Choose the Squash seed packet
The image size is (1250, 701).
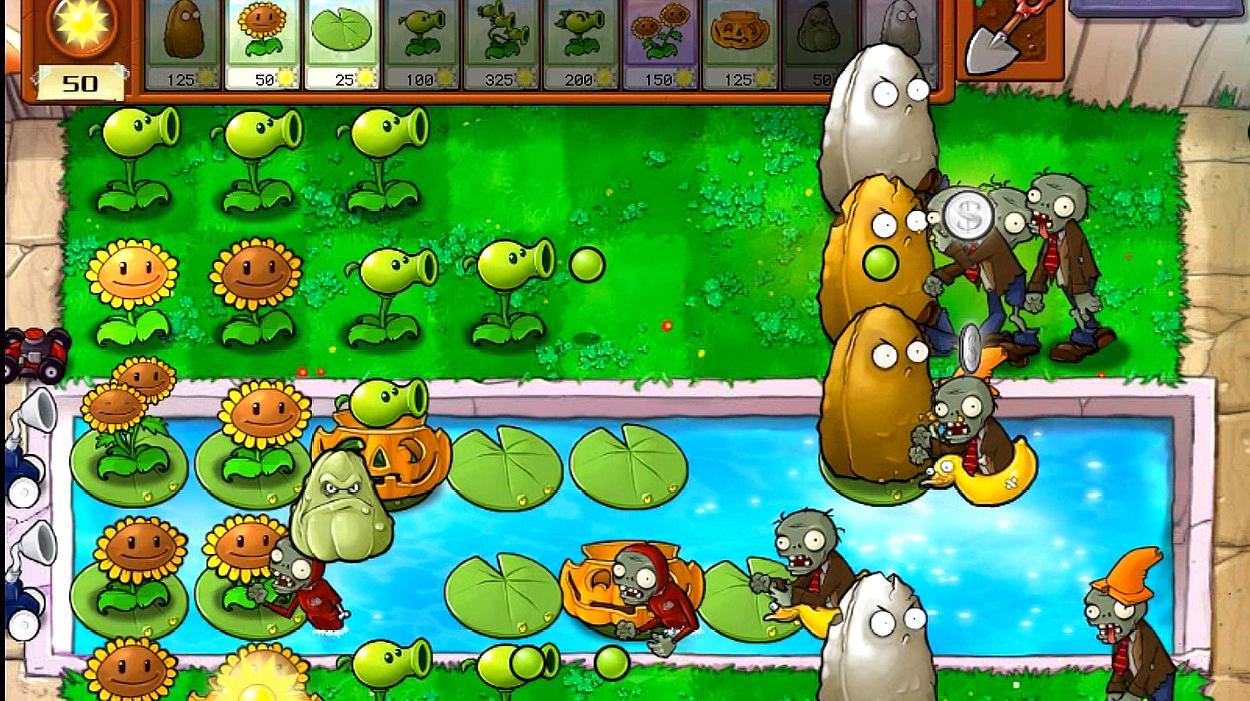817,43
